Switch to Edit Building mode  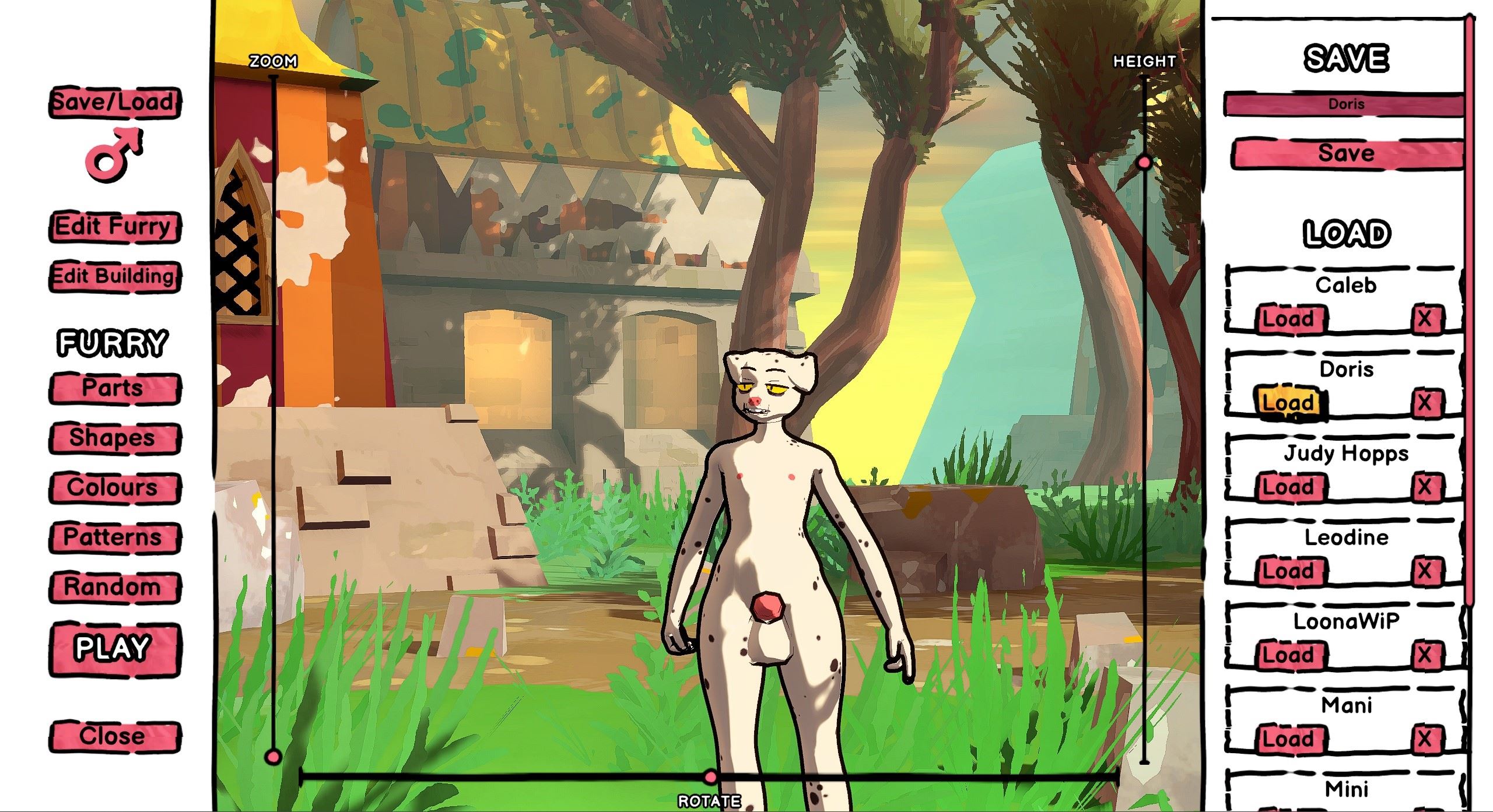[x=114, y=276]
